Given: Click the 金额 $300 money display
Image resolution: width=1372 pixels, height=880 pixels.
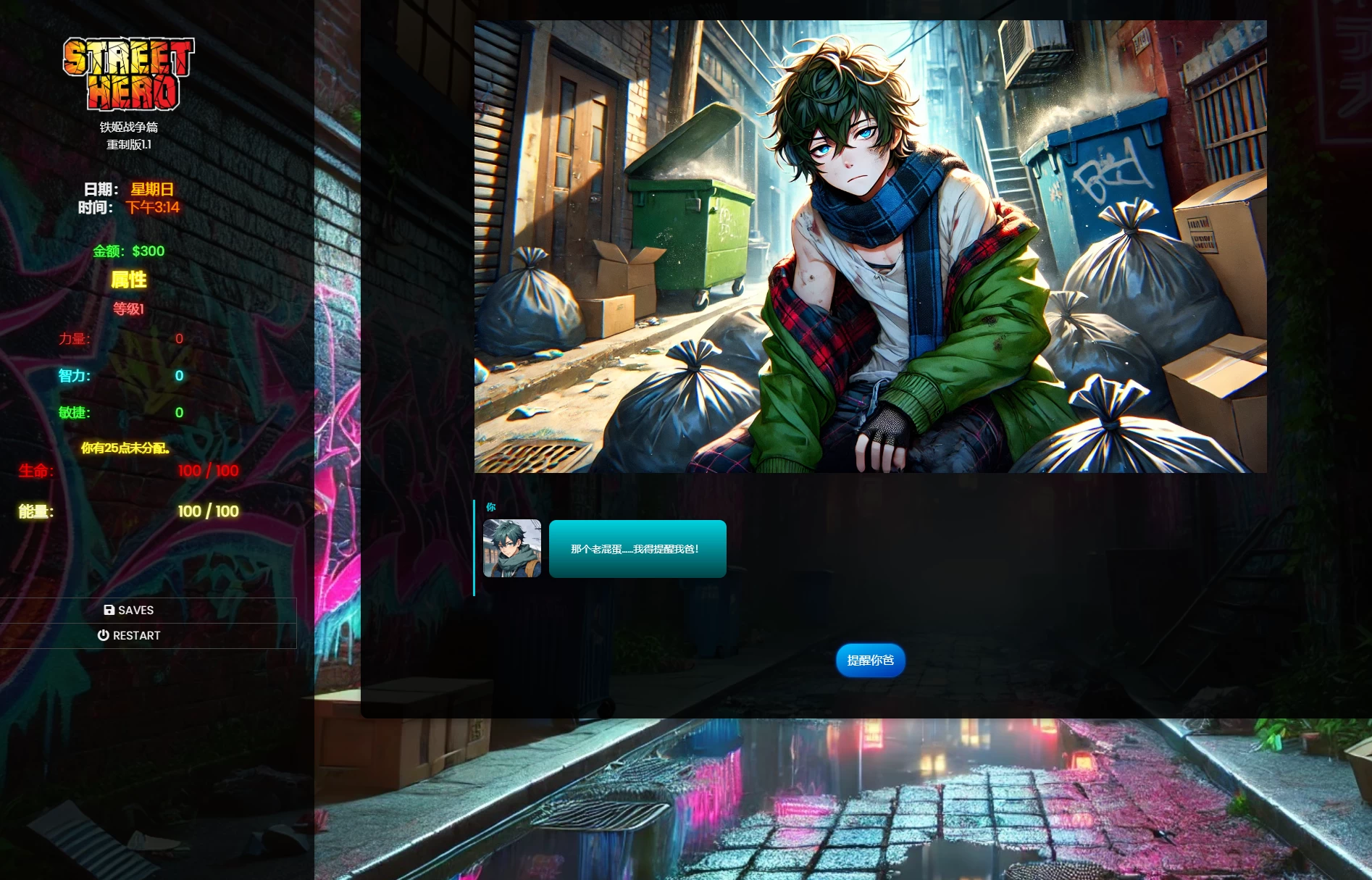Looking at the screenshot, I should tap(129, 251).
